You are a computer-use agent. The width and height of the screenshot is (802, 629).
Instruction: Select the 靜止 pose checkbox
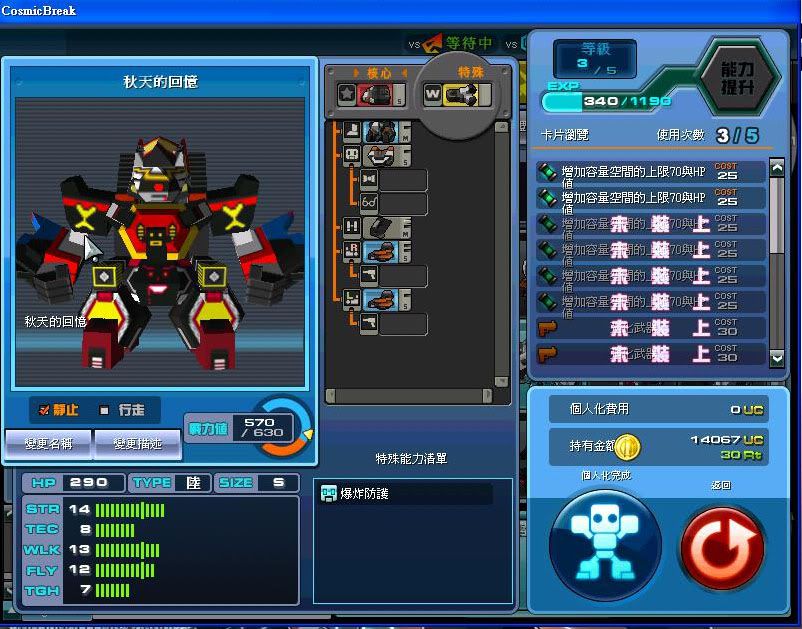click(x=45, y=410)
